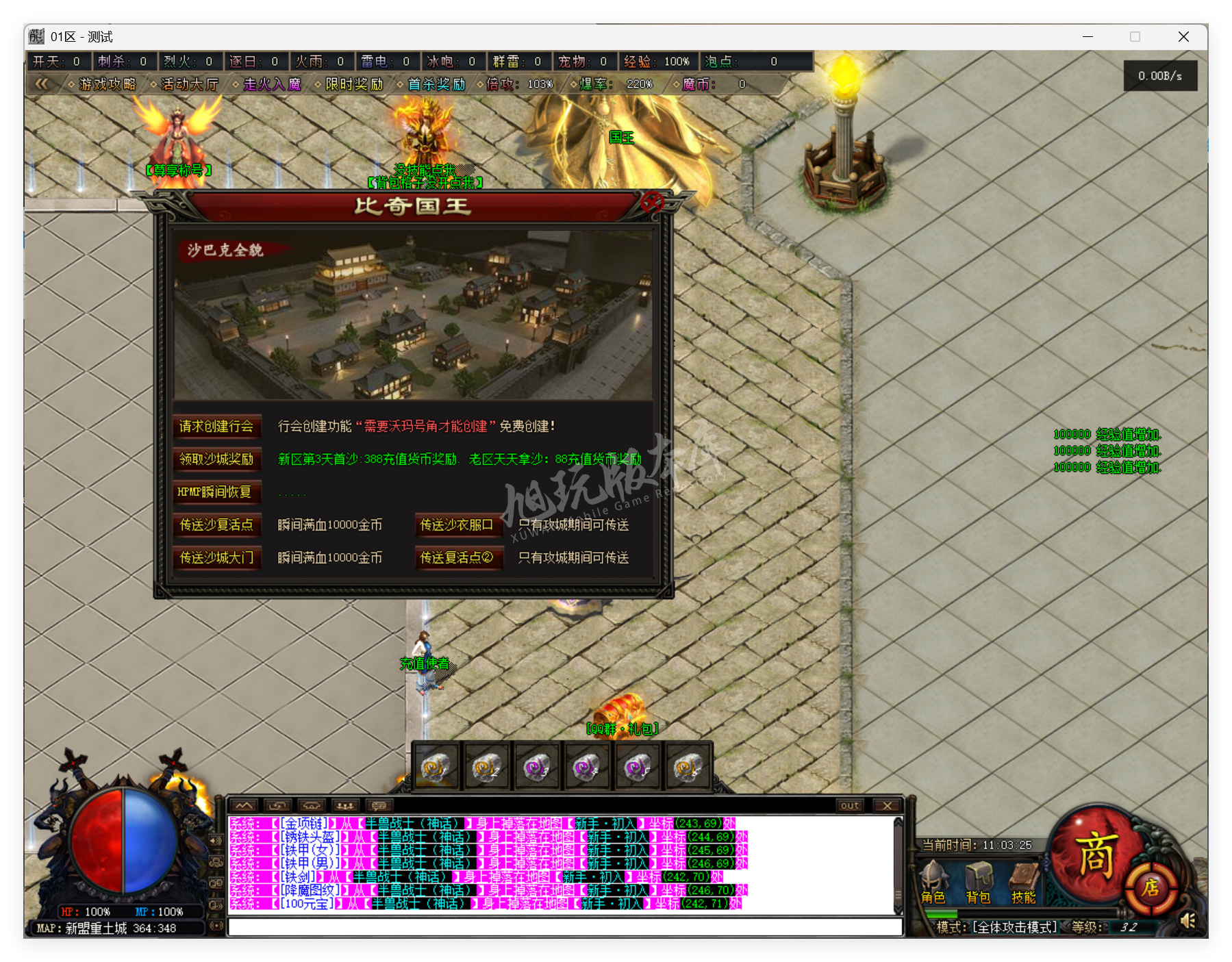Viewport: 1232px width, 962px height.
Task: Click the 领取沙城奖励 reward button
Action: (217, 460)
